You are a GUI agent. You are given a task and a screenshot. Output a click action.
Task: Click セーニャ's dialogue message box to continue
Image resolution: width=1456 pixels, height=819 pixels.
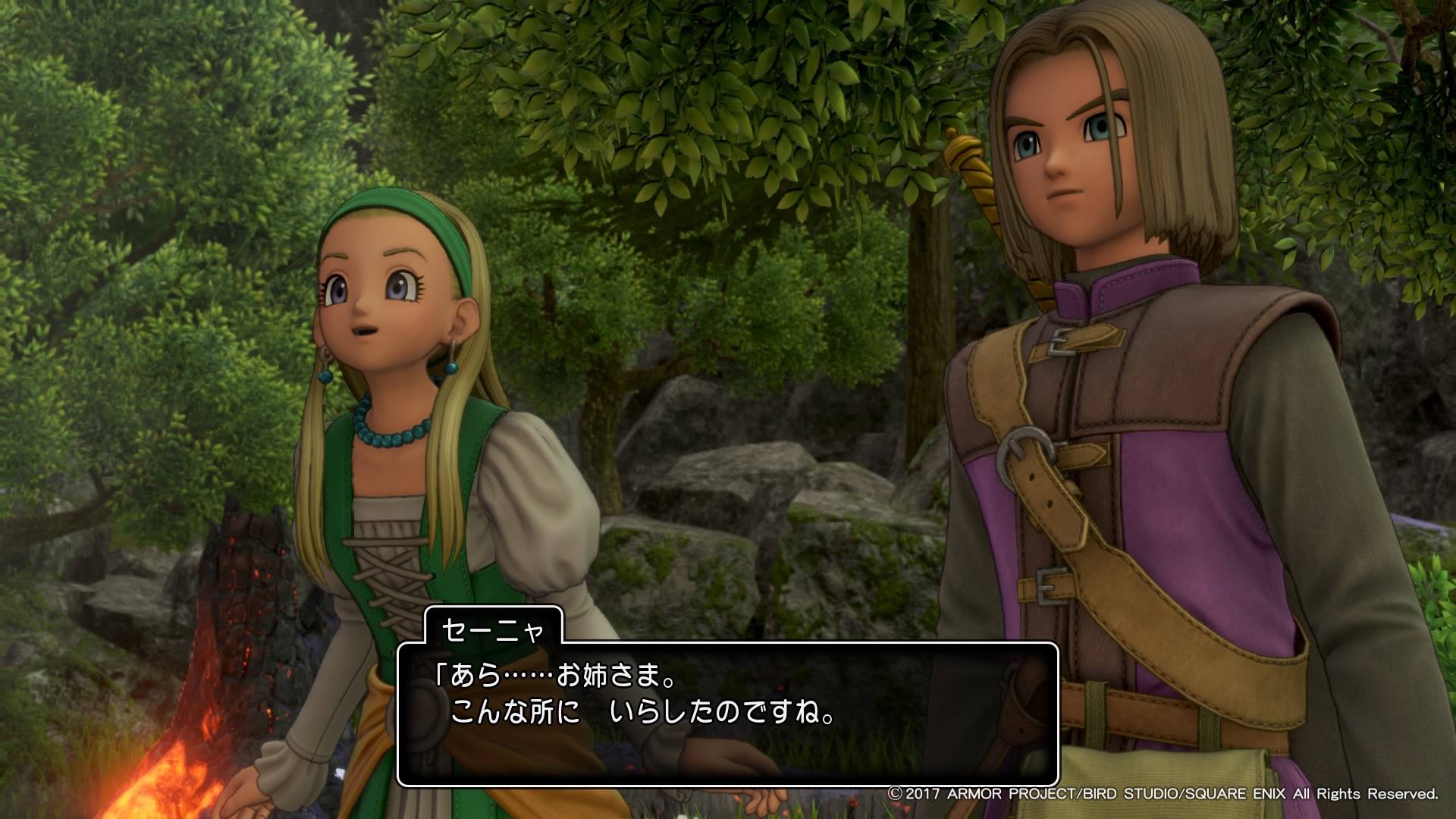(x=727, y=714)
